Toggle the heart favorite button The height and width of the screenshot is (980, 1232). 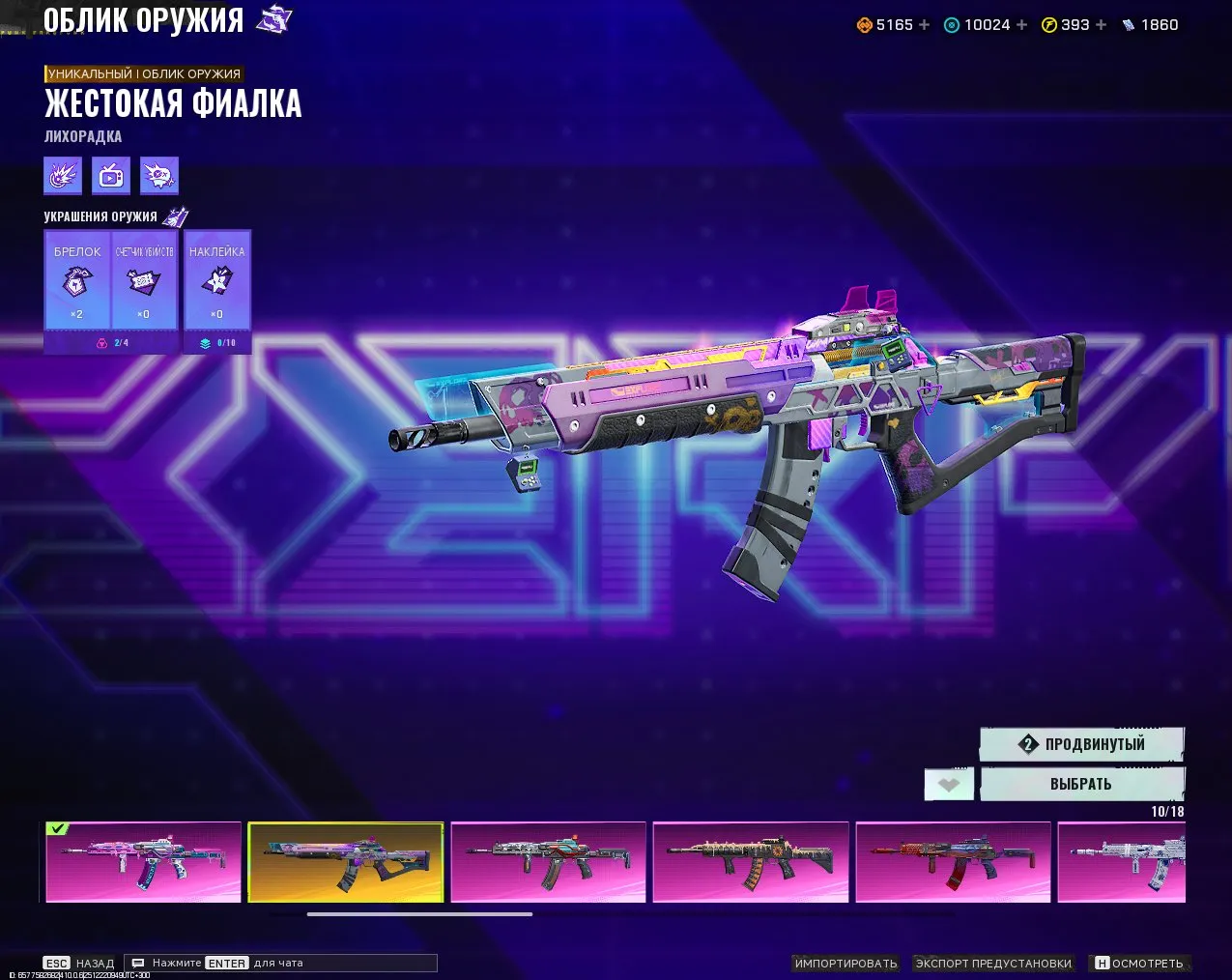949,785
